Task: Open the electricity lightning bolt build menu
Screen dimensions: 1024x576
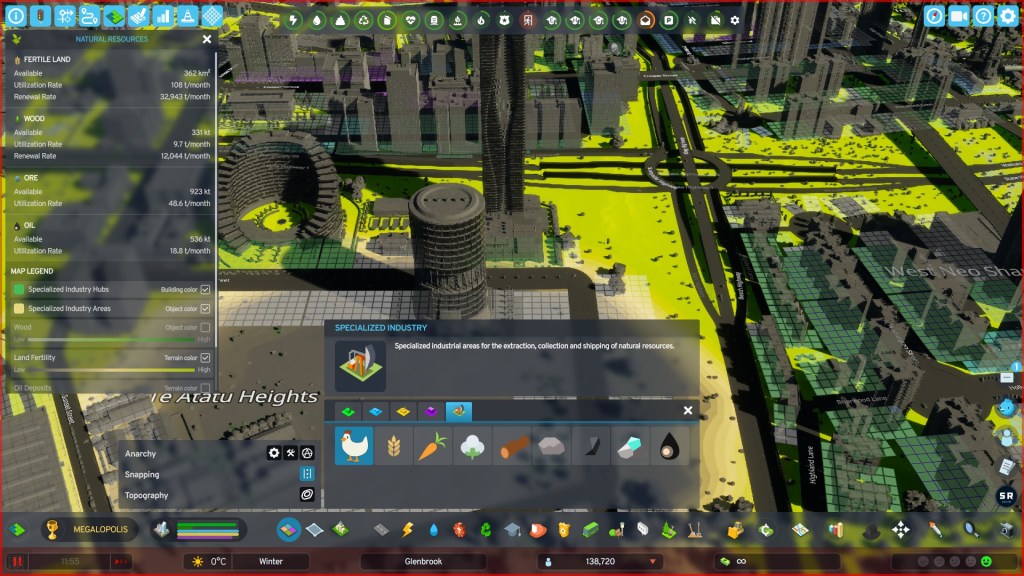Action: coord(407,529)
